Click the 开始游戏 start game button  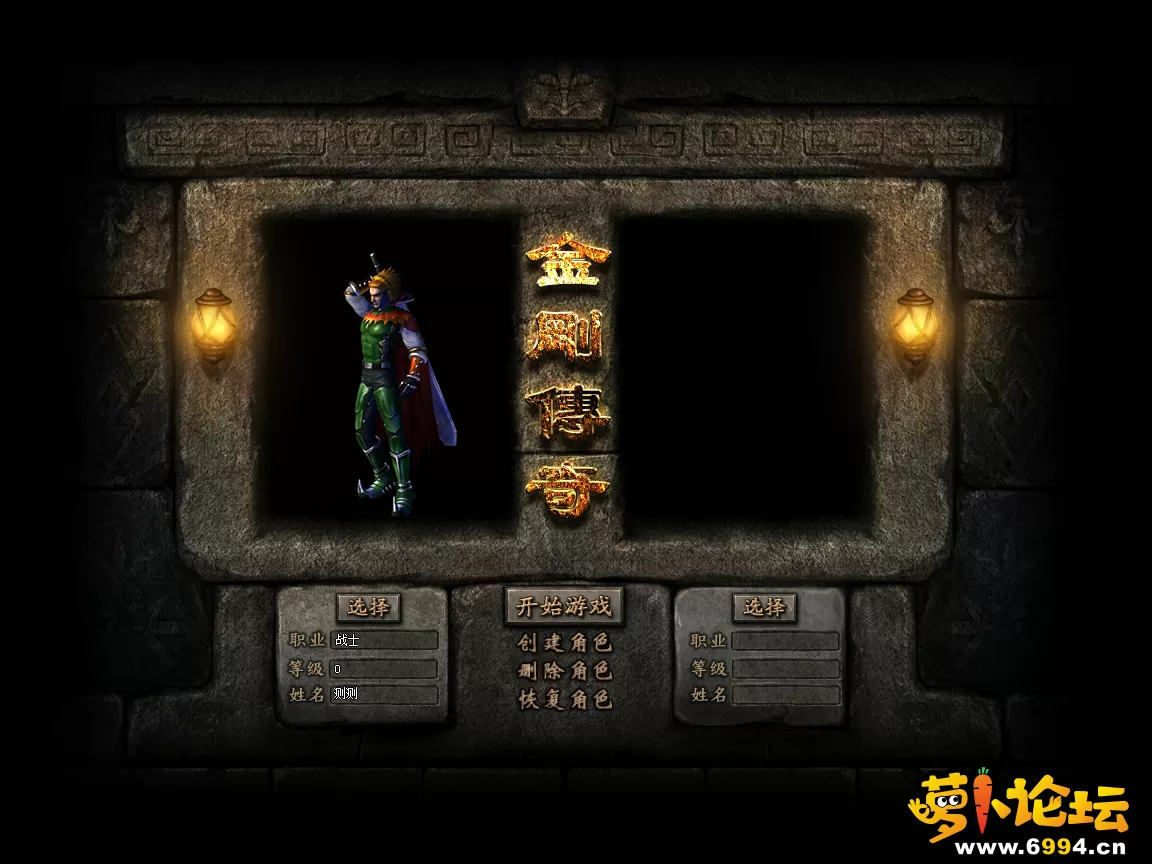coord(563,606)
